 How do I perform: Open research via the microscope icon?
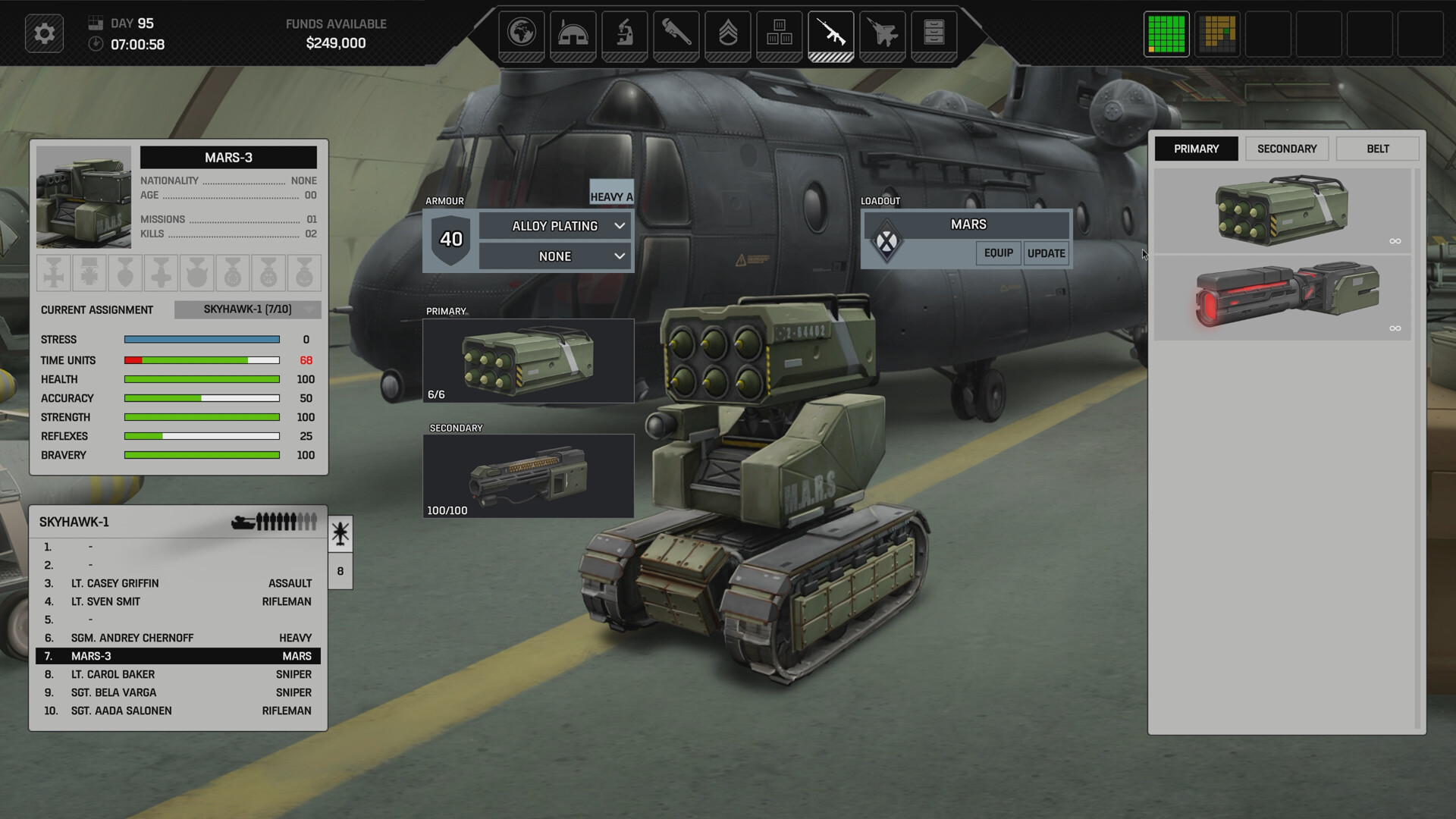625,32
